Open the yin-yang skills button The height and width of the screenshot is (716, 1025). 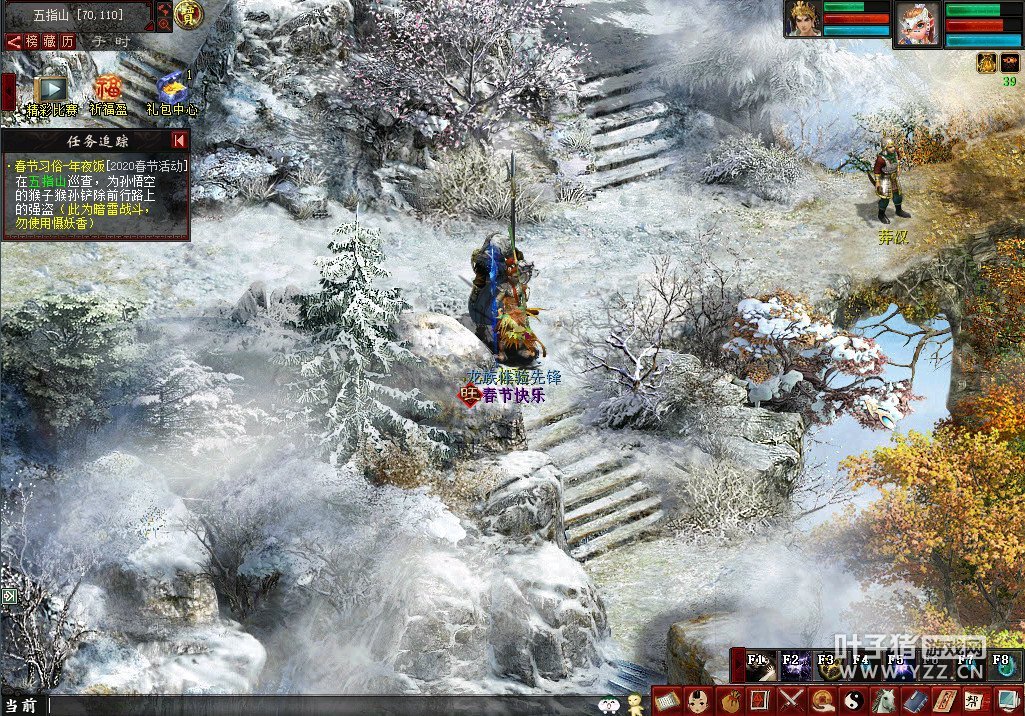coord(854,700)
